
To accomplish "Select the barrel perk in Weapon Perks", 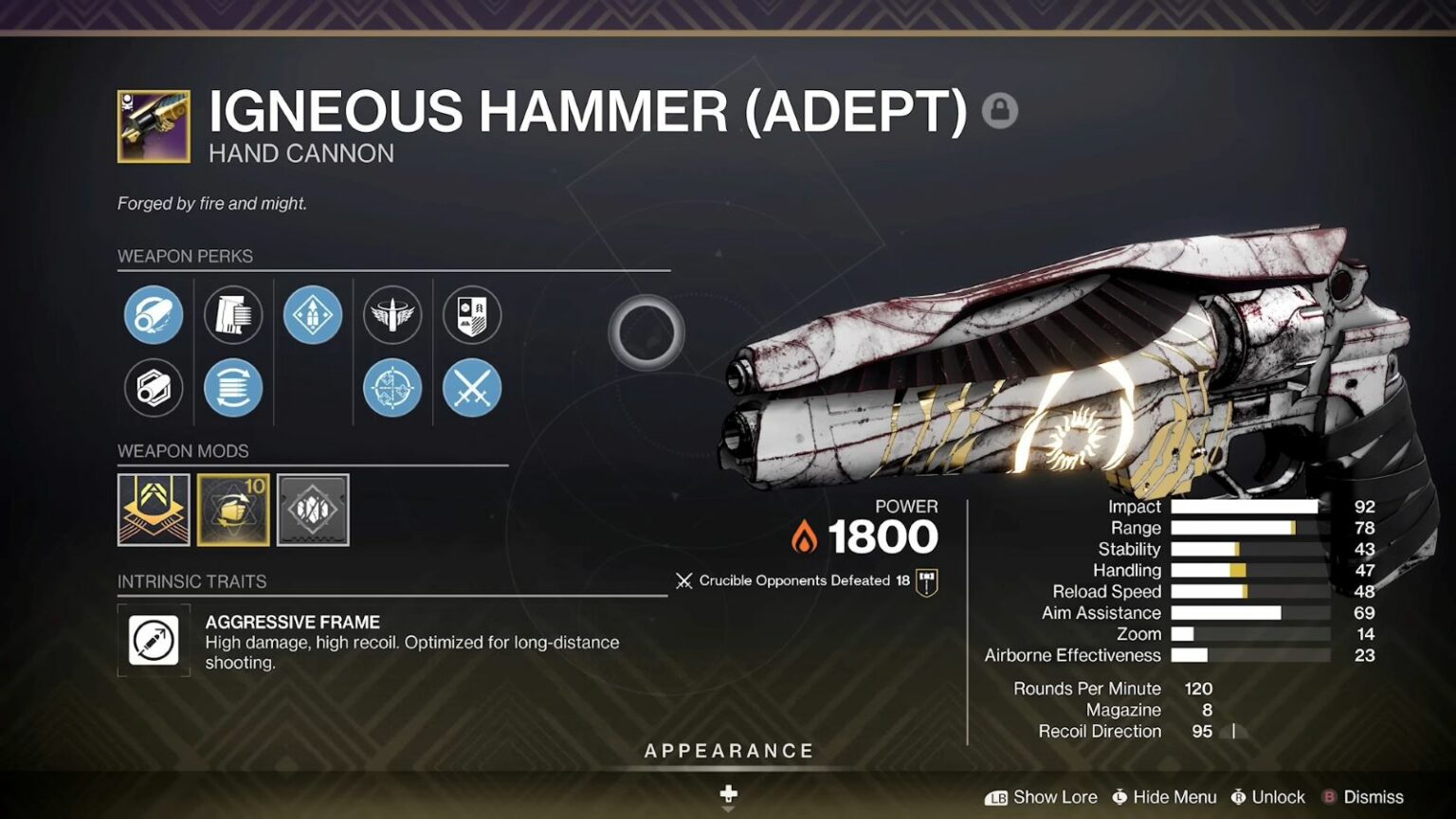I will tap(154, 315).
